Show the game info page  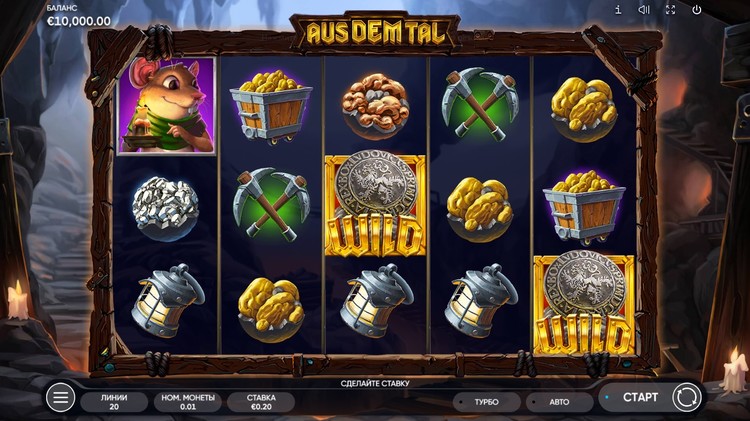point(618,10)
